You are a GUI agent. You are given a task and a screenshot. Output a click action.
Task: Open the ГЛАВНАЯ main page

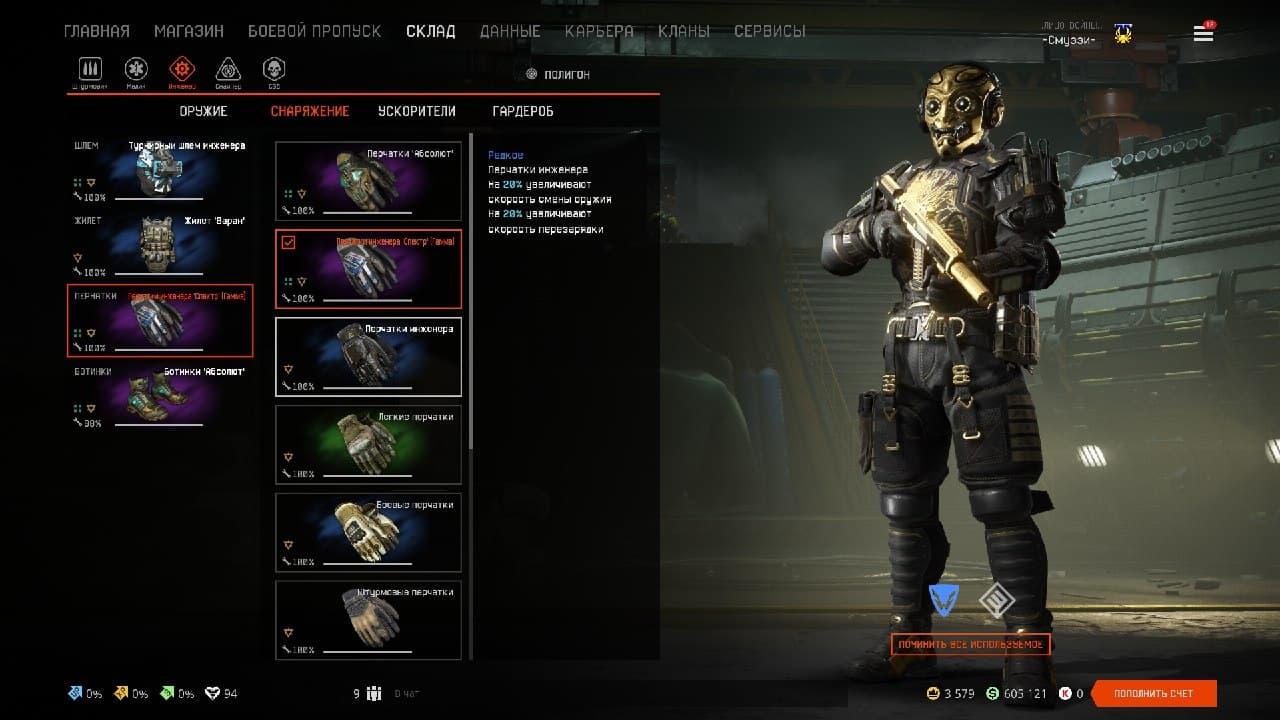click(x=97, y=31)
